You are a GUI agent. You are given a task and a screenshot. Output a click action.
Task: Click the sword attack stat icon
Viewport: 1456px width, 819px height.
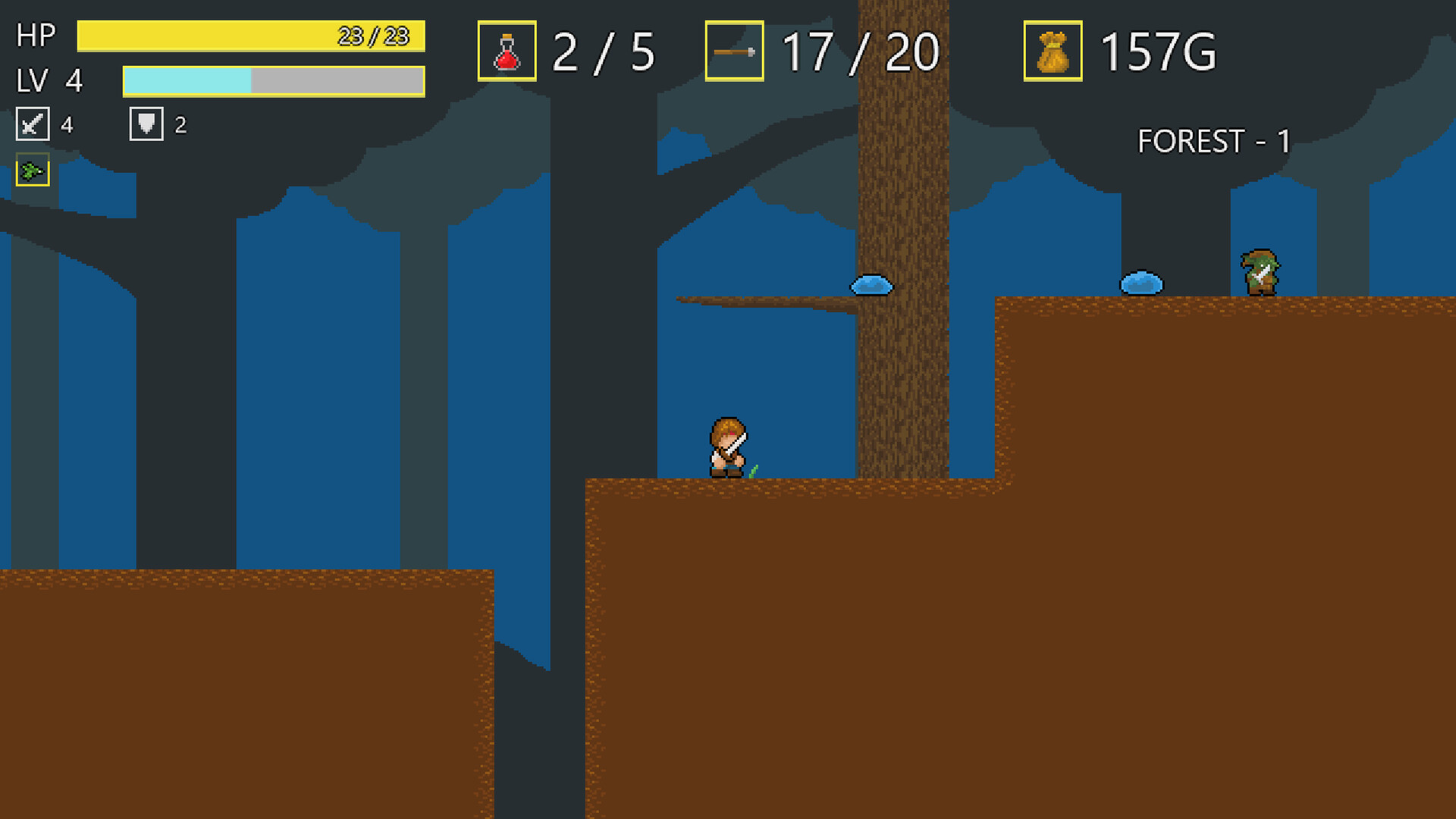(32, 124)
